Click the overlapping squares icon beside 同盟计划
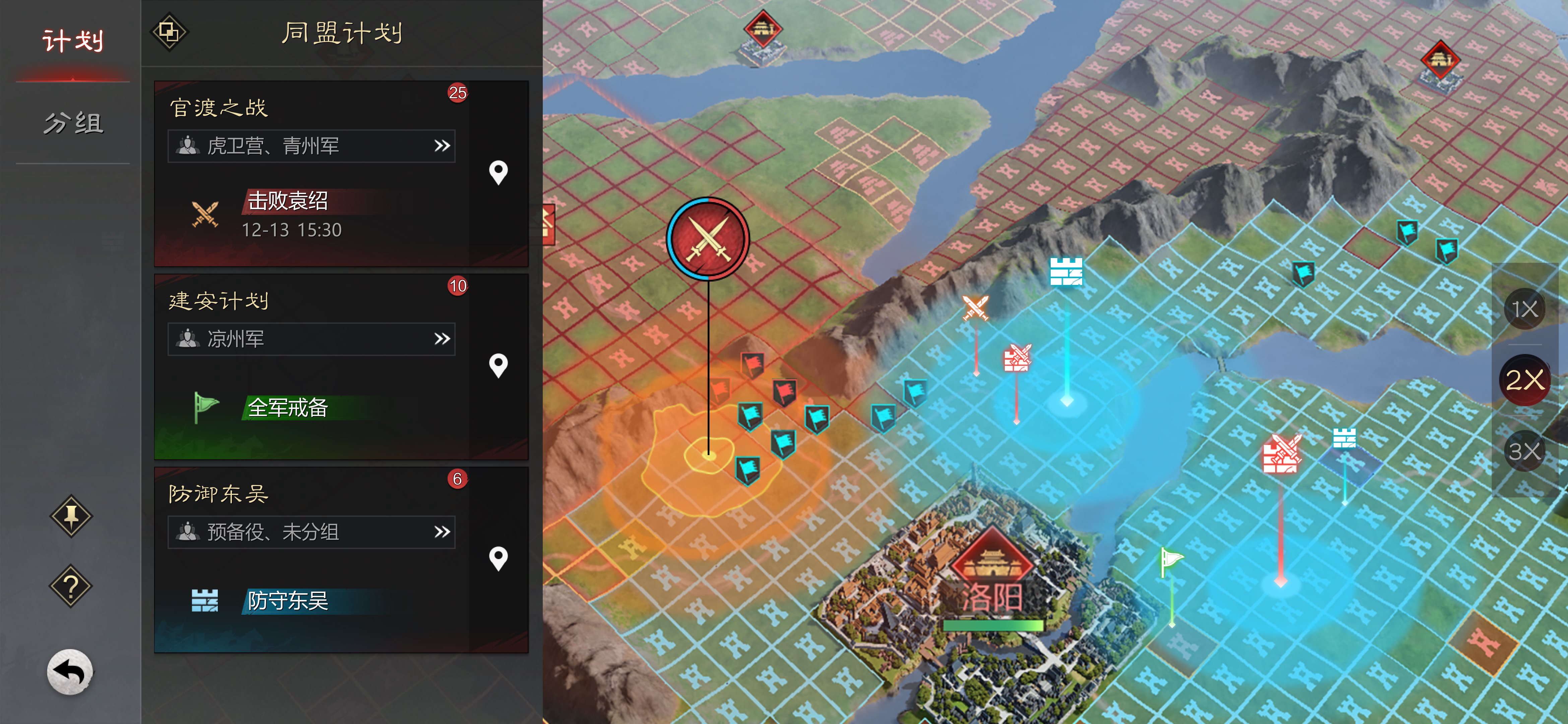The height and width of the screenshot is (724, 1568). pyautogui.click(x=169, y=32)
